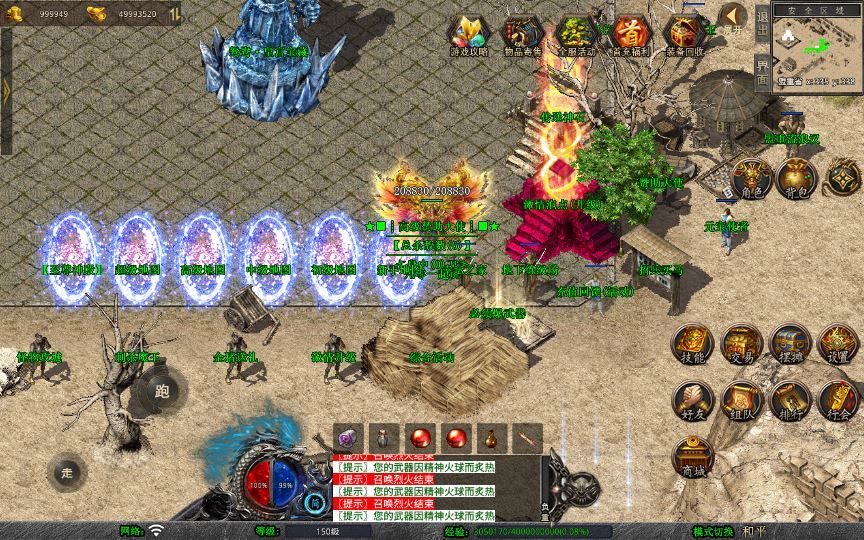Open the 首充福利 first-recharge bonus icon
This screenshot has width=864, height=540.
point(630,34)
